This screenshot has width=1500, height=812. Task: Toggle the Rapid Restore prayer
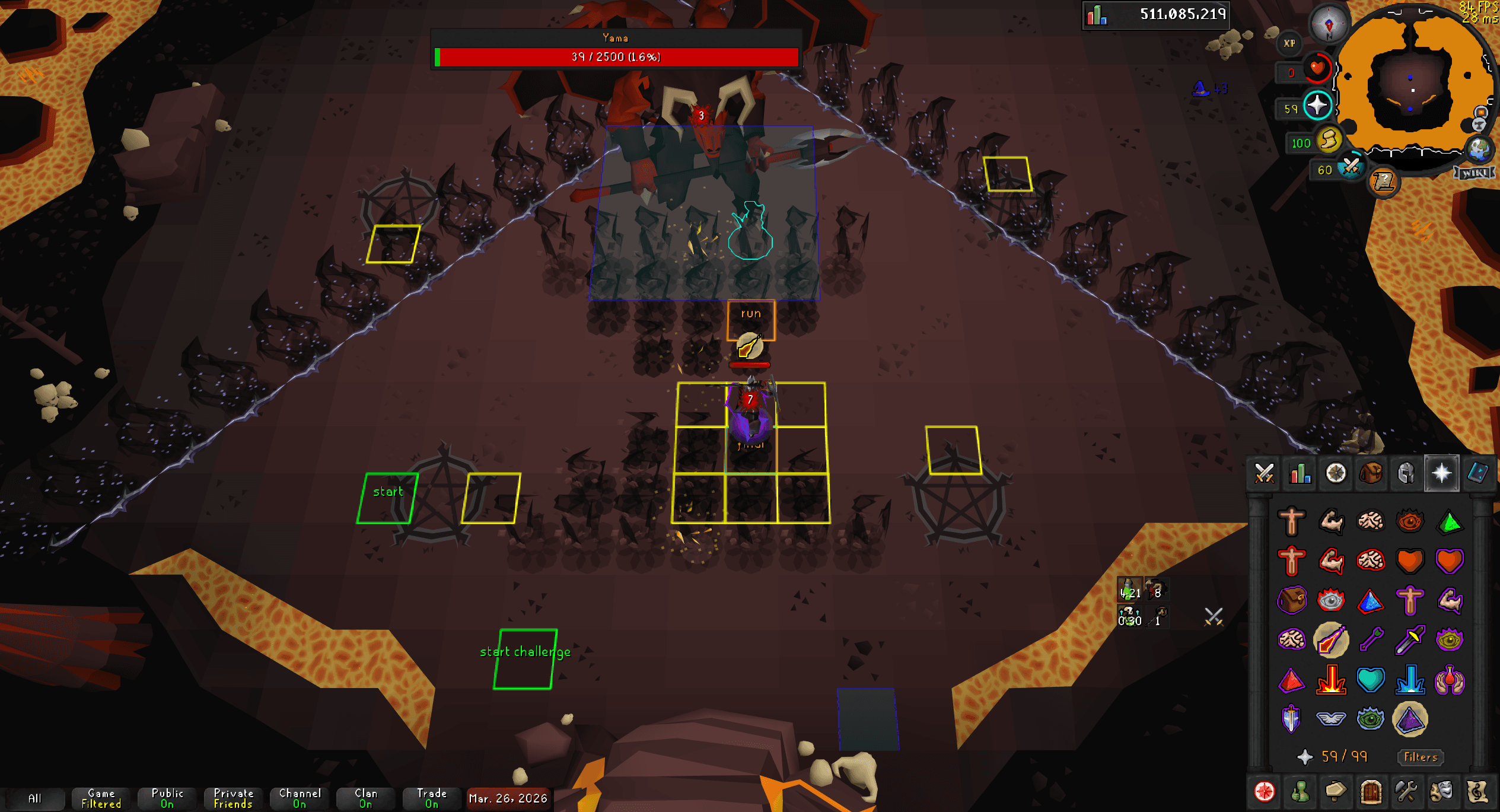click(x=1410, y=561)
